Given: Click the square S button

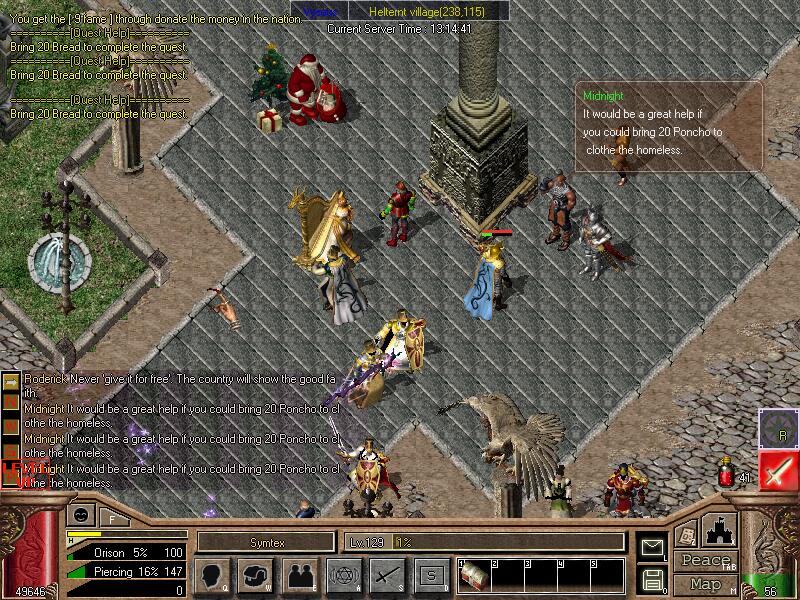Looking at the screenshot, I should click(431, 575).
